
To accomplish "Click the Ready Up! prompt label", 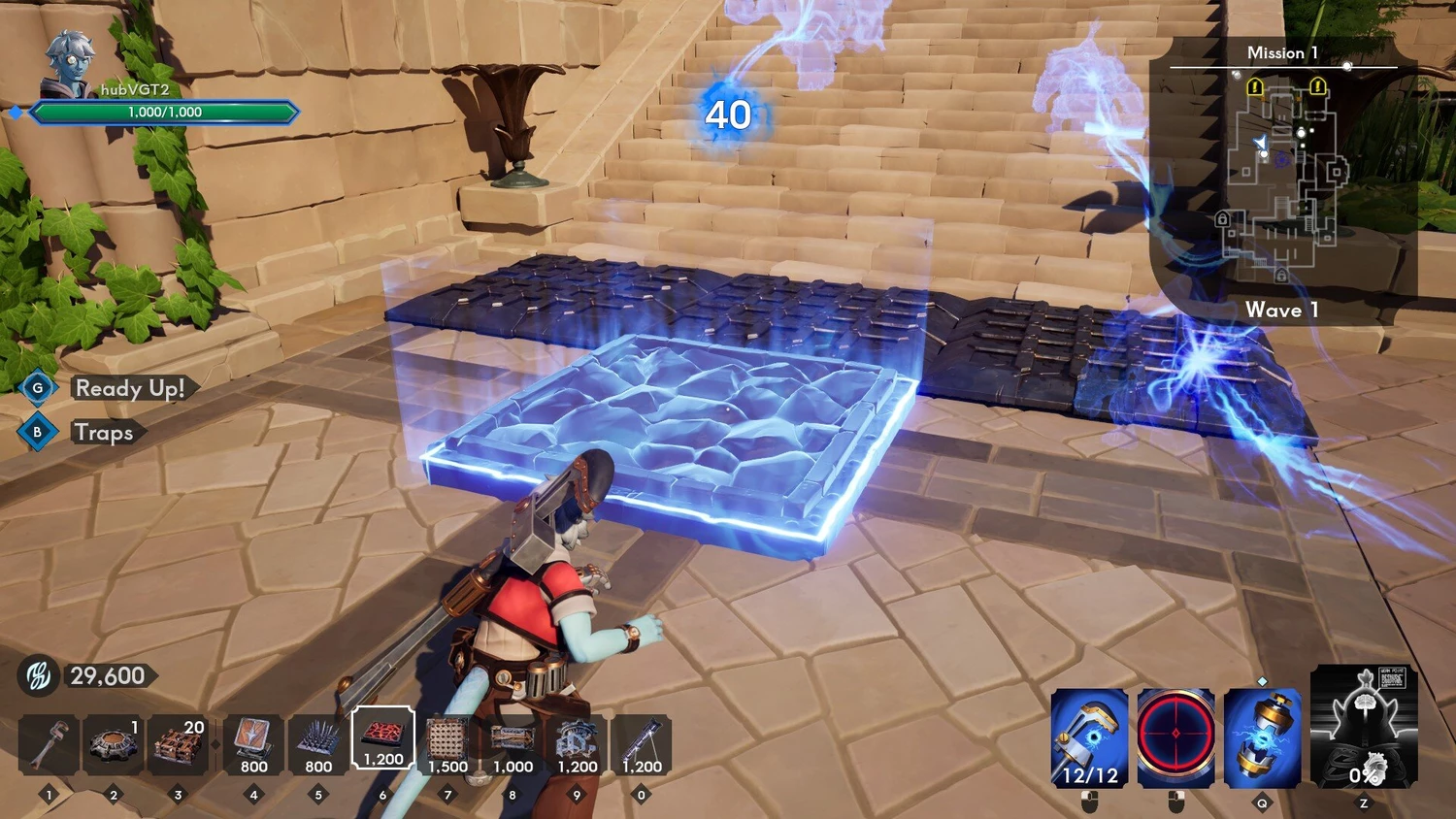I will click(x=130, y=388).
